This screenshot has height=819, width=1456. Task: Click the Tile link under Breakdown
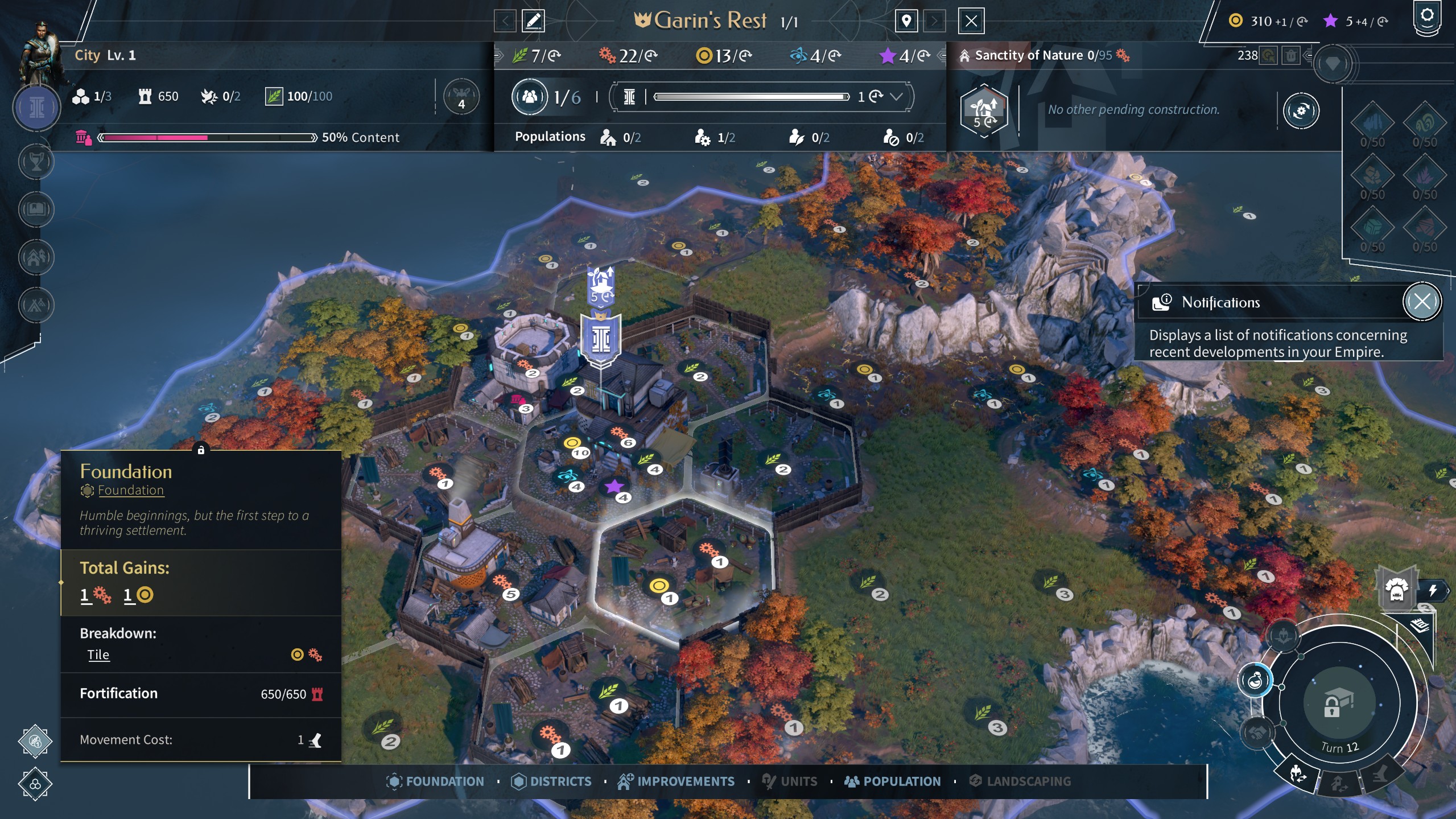pos(98,655)
